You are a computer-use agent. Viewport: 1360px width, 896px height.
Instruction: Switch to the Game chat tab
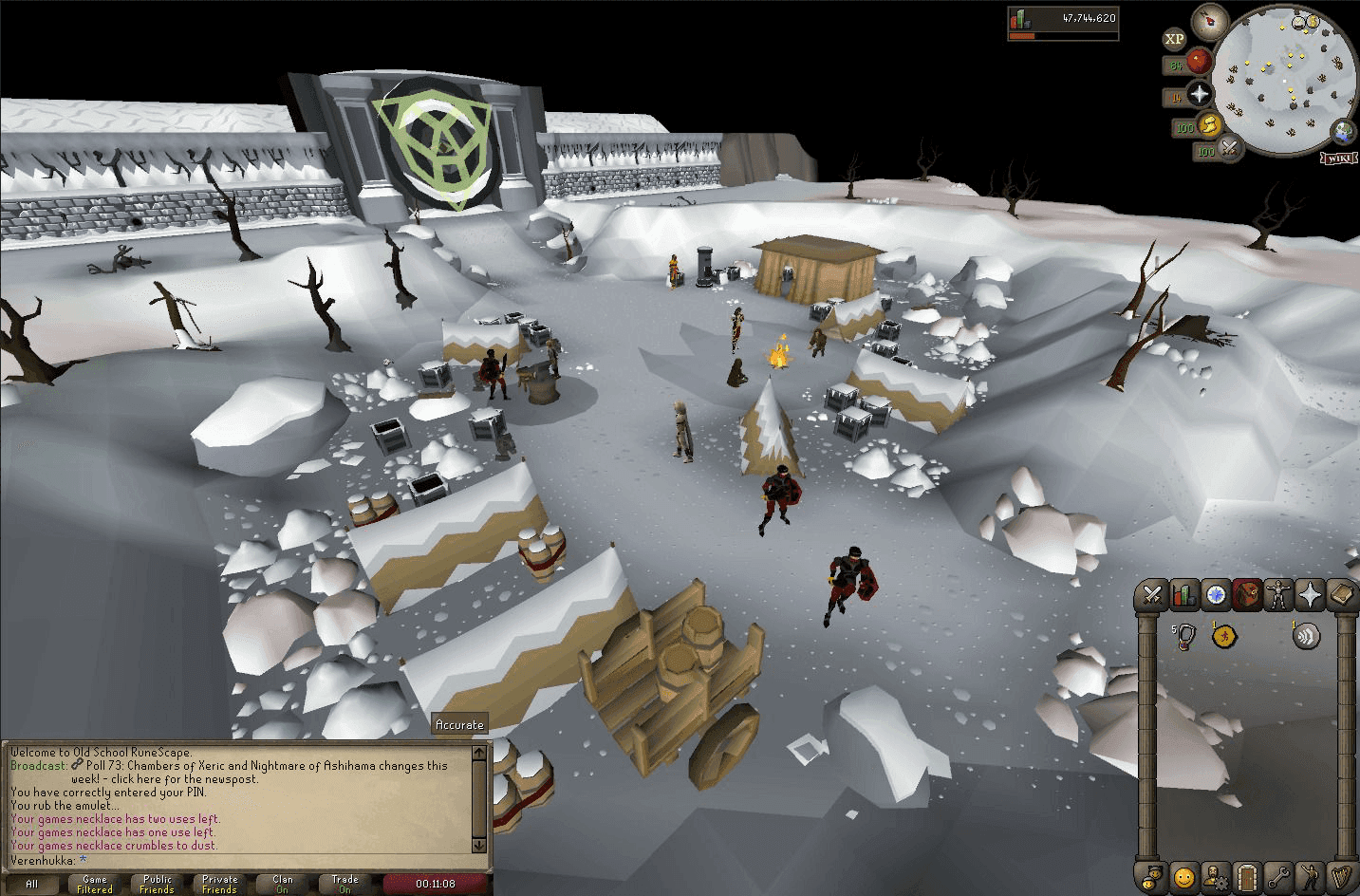coord(94,883)
